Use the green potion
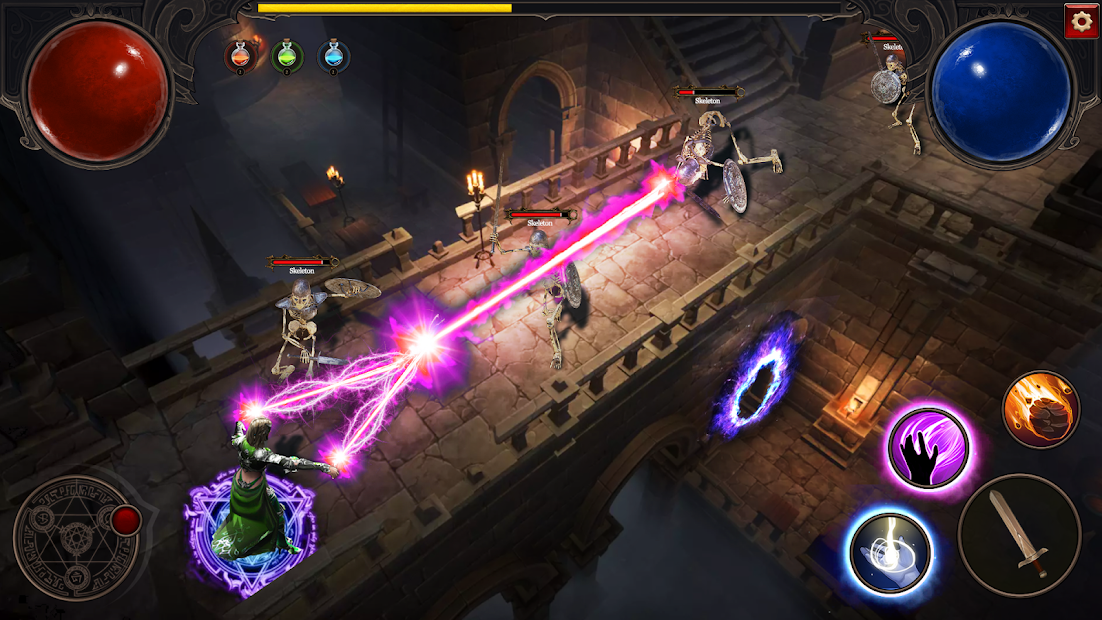 tap(287, 56)
